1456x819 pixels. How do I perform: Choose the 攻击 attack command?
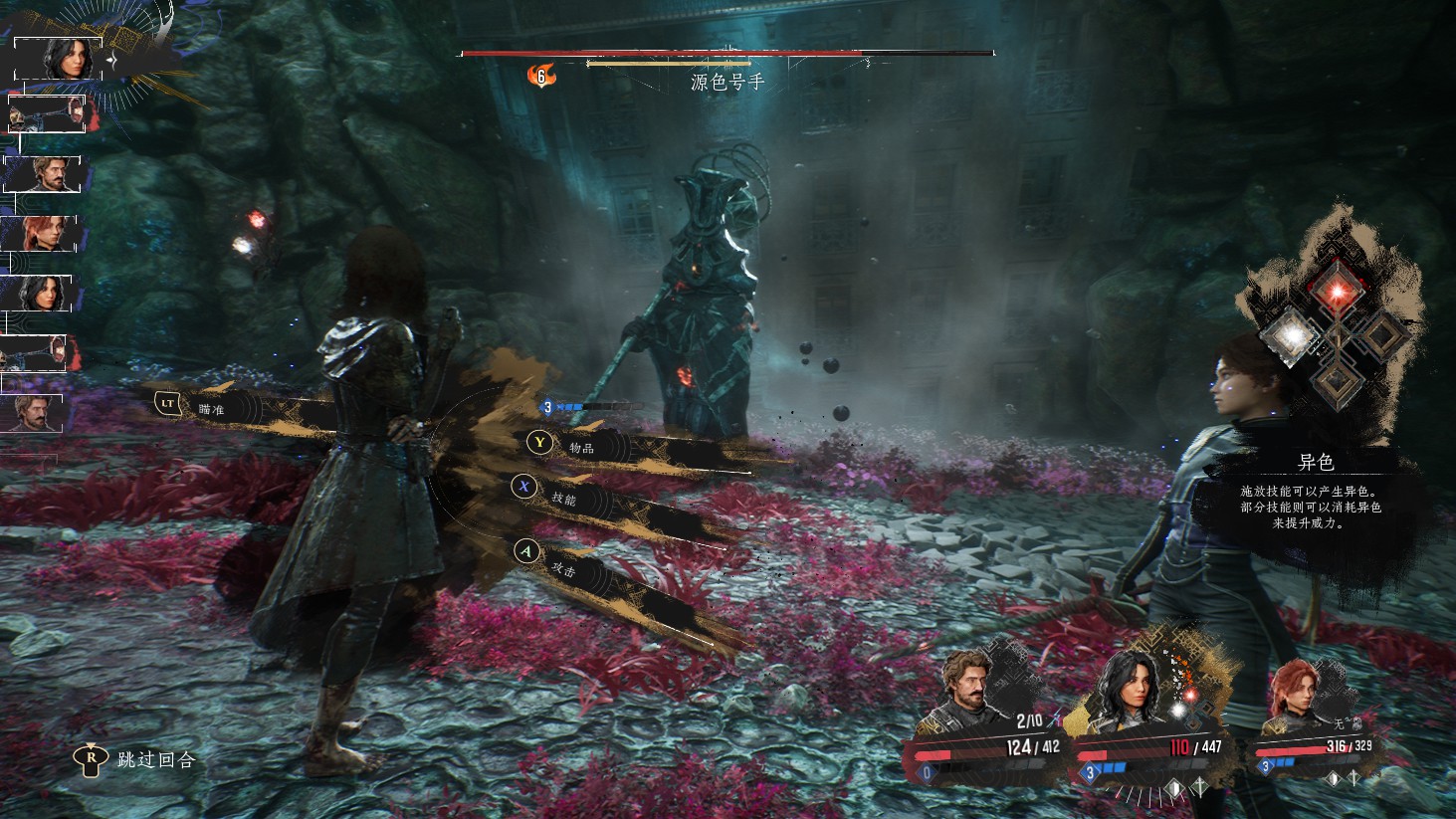tap(562, 568)
